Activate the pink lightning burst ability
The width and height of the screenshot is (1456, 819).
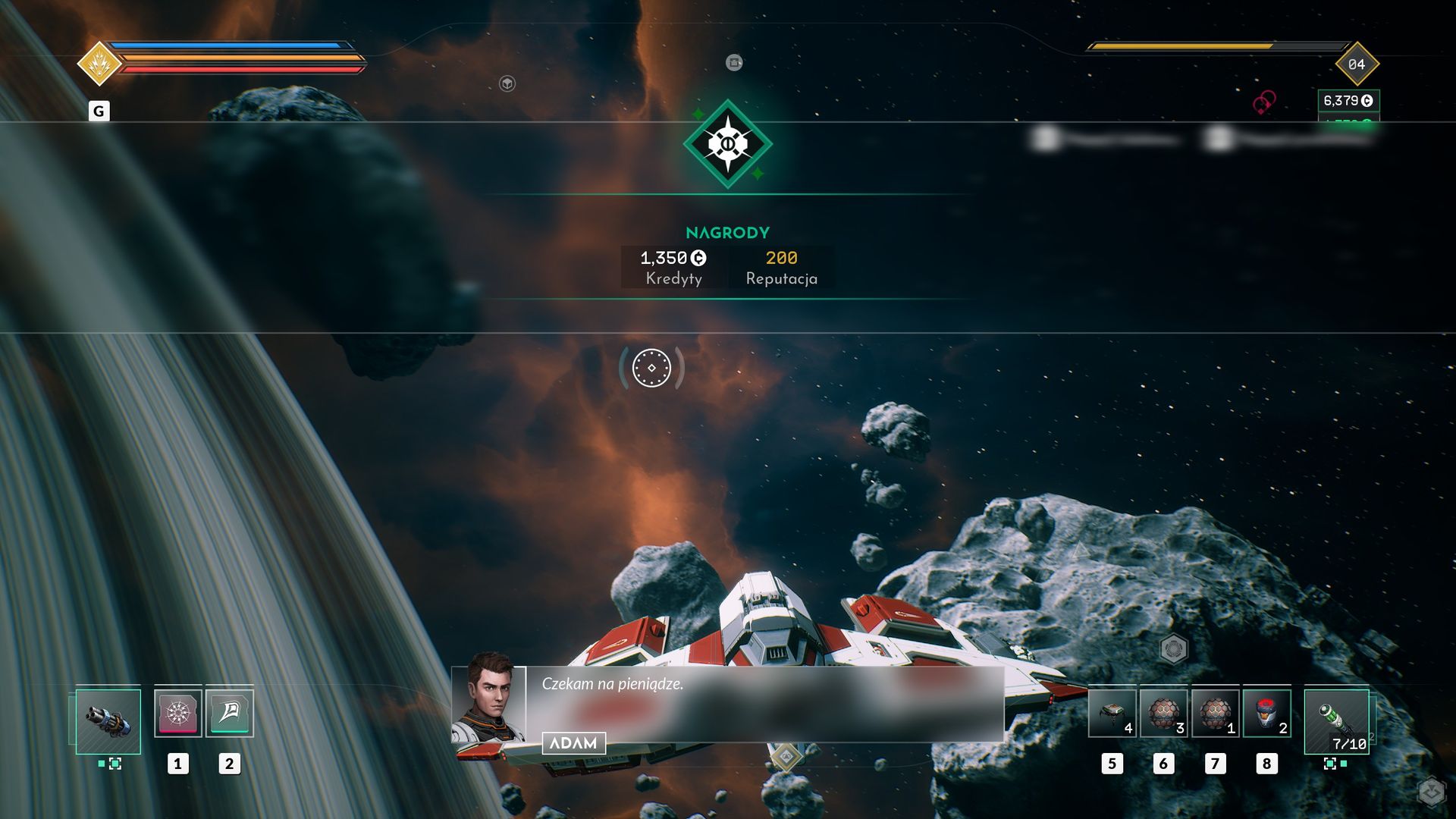point(177,713)
